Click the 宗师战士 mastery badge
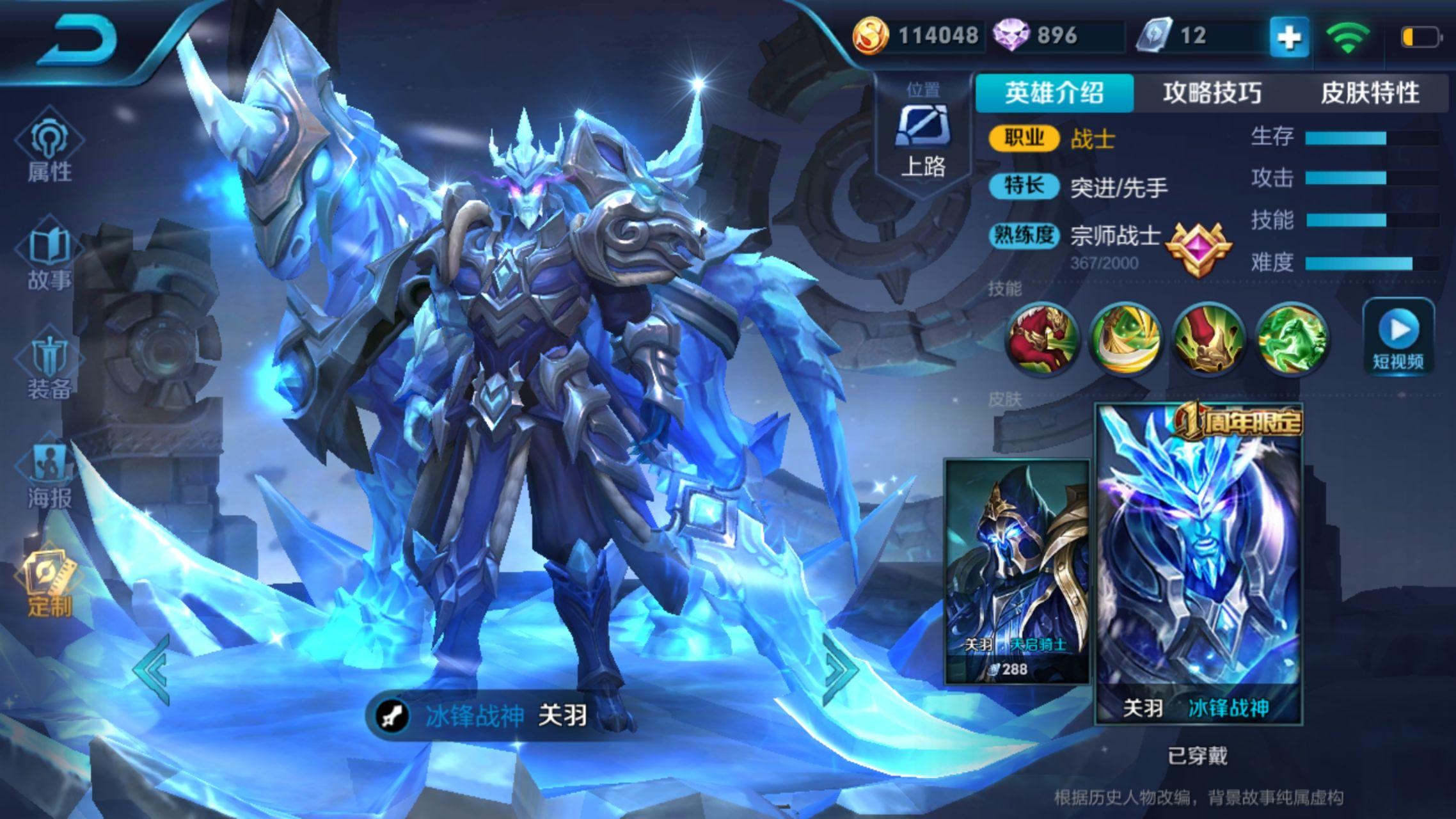1456x819 pixels. point(1198,250)
